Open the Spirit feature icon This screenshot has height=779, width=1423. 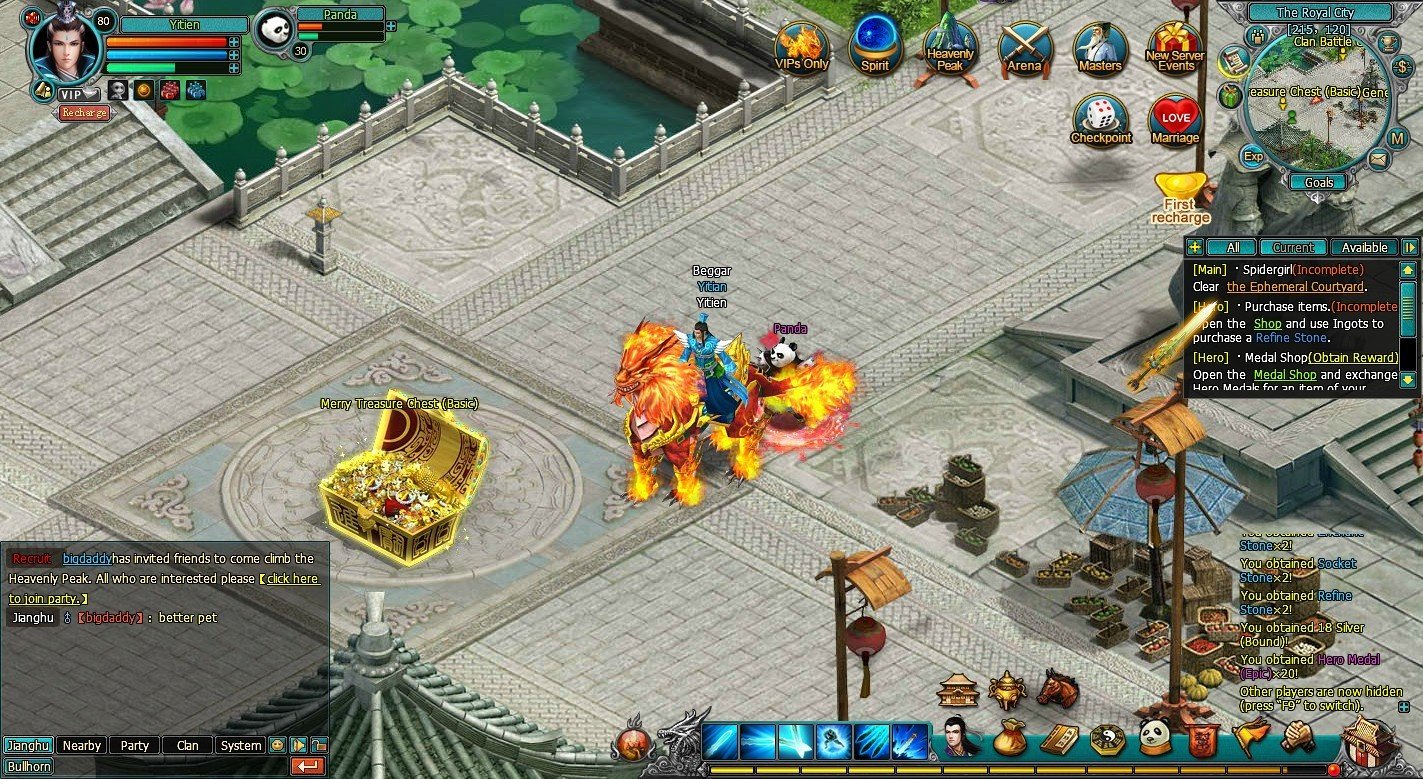(875, 45)
